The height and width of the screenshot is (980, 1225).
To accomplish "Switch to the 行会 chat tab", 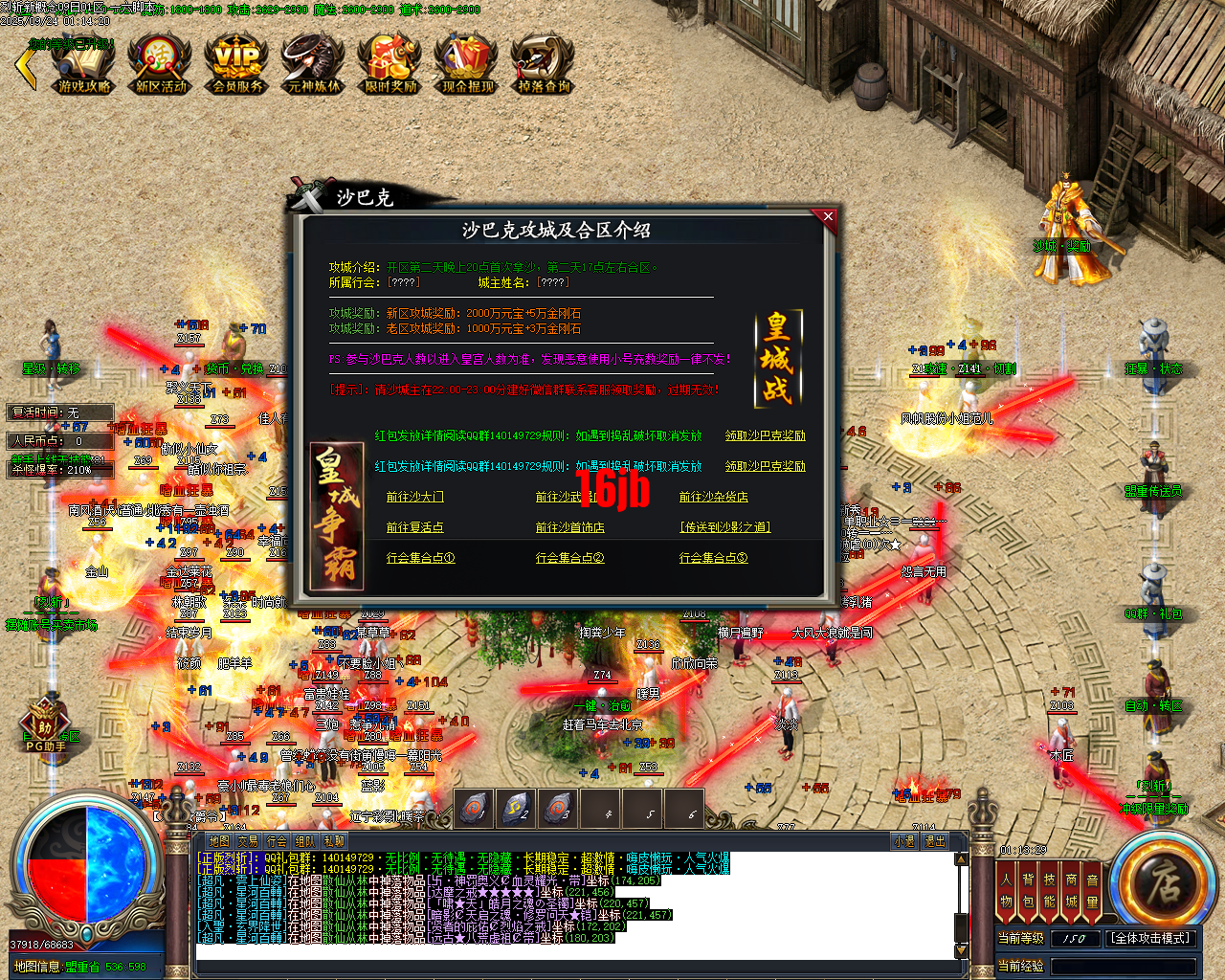I will click(x=278, y=840).
